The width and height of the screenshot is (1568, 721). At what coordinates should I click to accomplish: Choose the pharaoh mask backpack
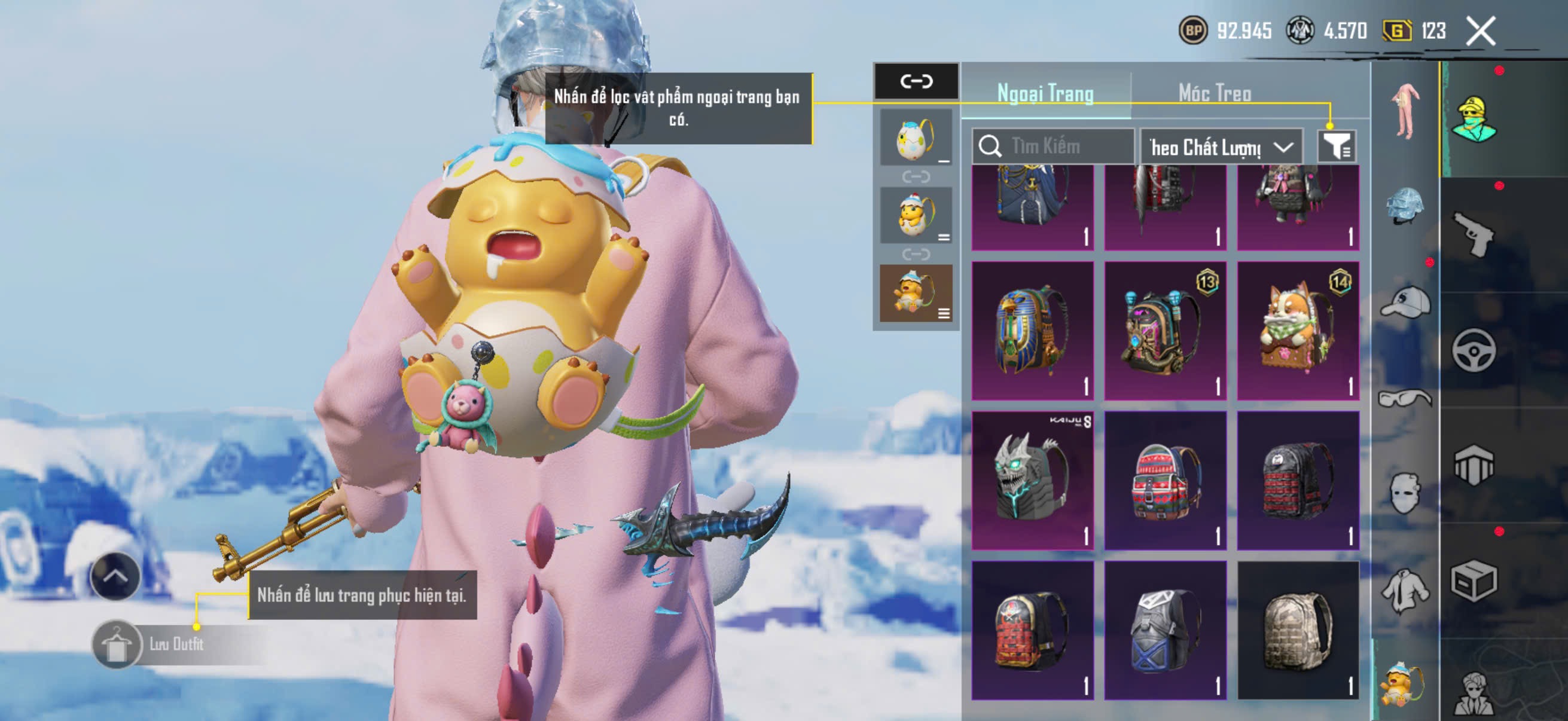pos(1032,331)
